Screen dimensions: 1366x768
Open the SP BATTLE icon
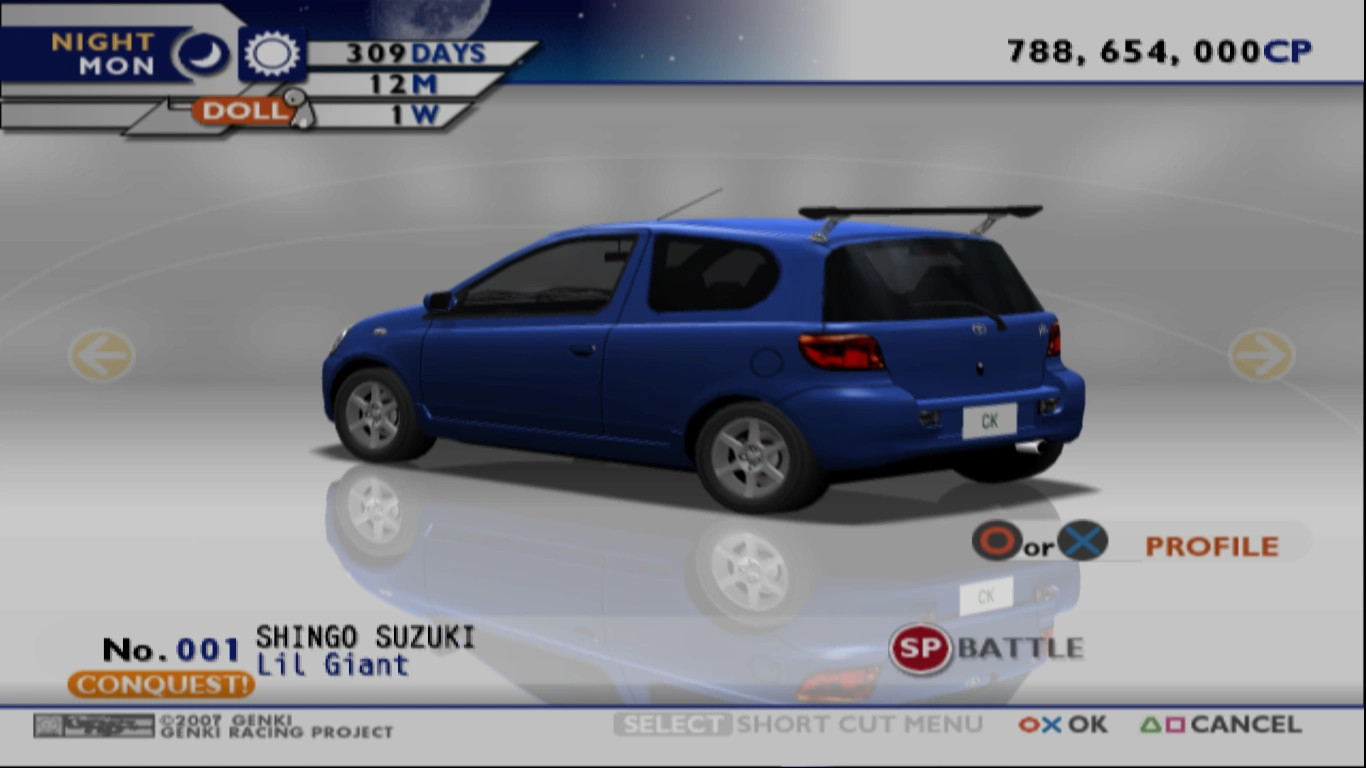coord(919,648)
